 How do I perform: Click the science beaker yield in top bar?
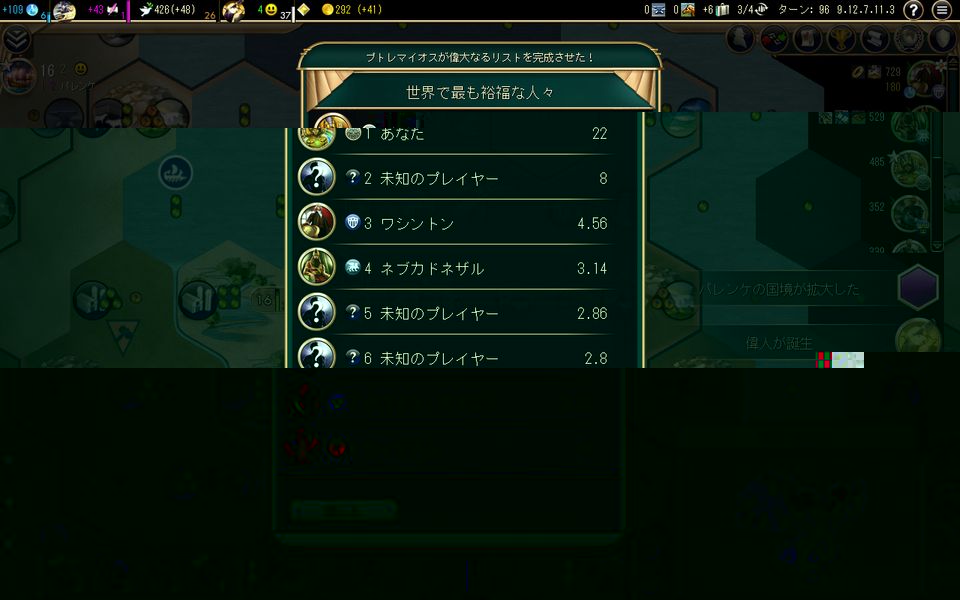20,10
